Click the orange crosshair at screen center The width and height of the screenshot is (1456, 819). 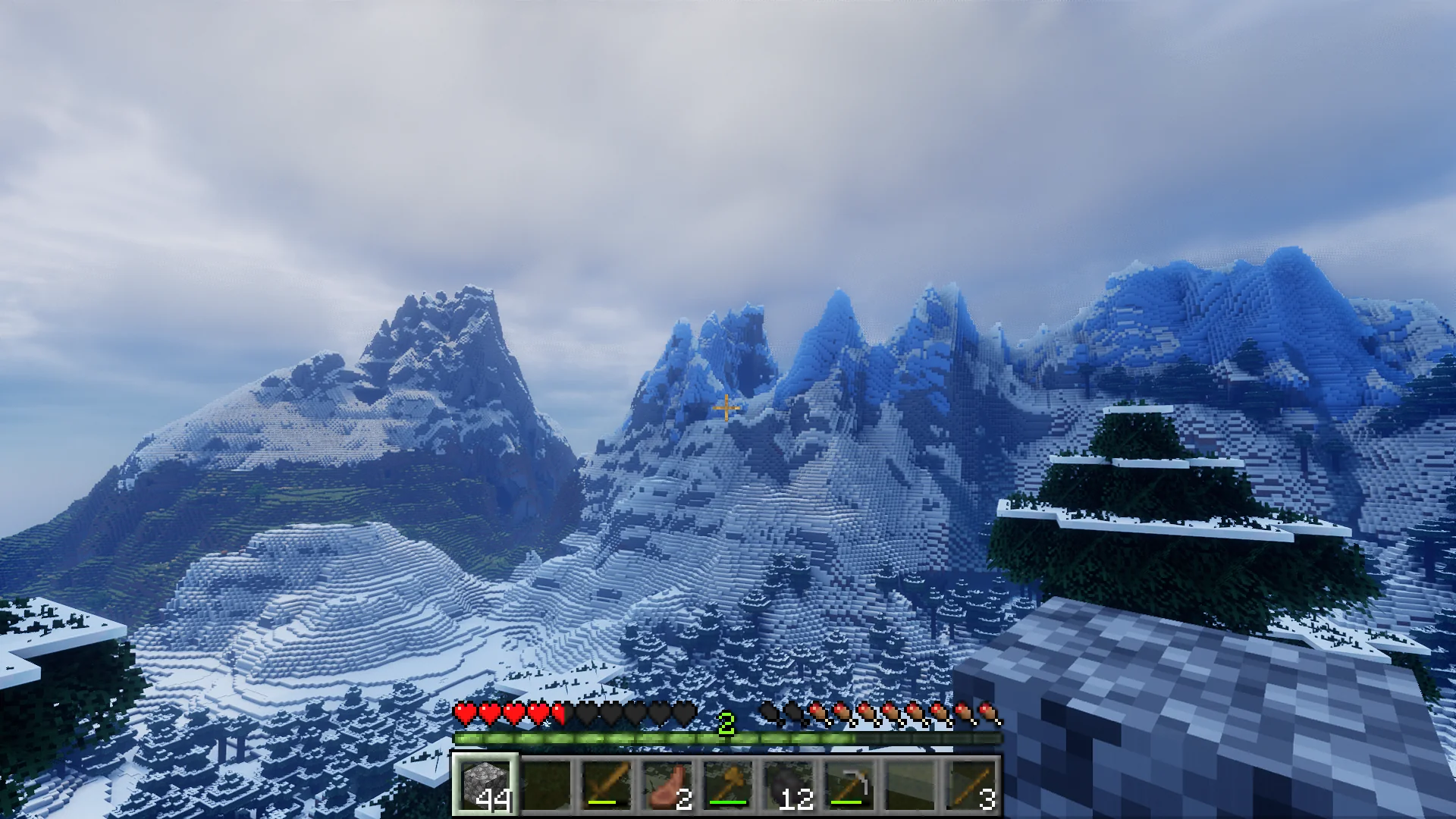click(x=726, y=408)
